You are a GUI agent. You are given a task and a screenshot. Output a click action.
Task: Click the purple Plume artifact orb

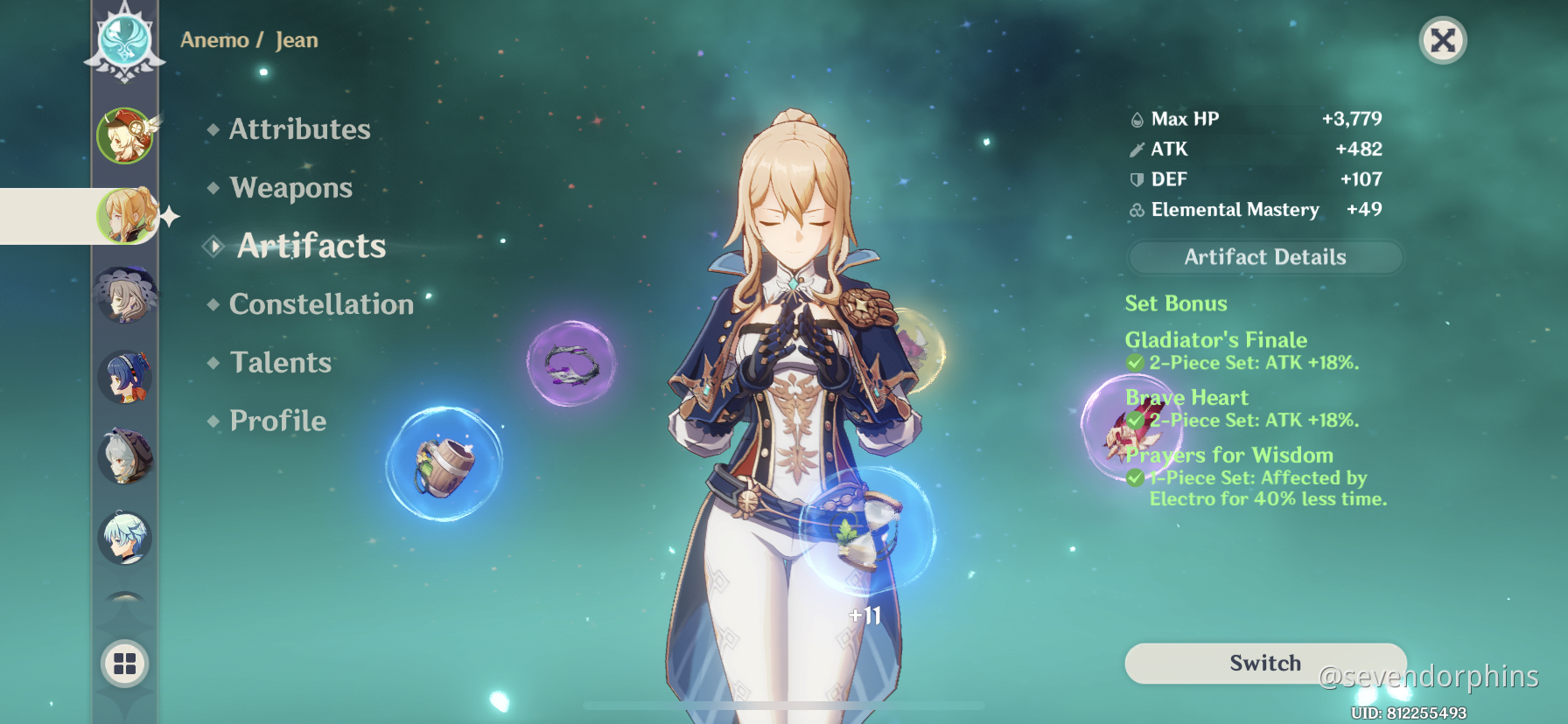coord(570,365)
